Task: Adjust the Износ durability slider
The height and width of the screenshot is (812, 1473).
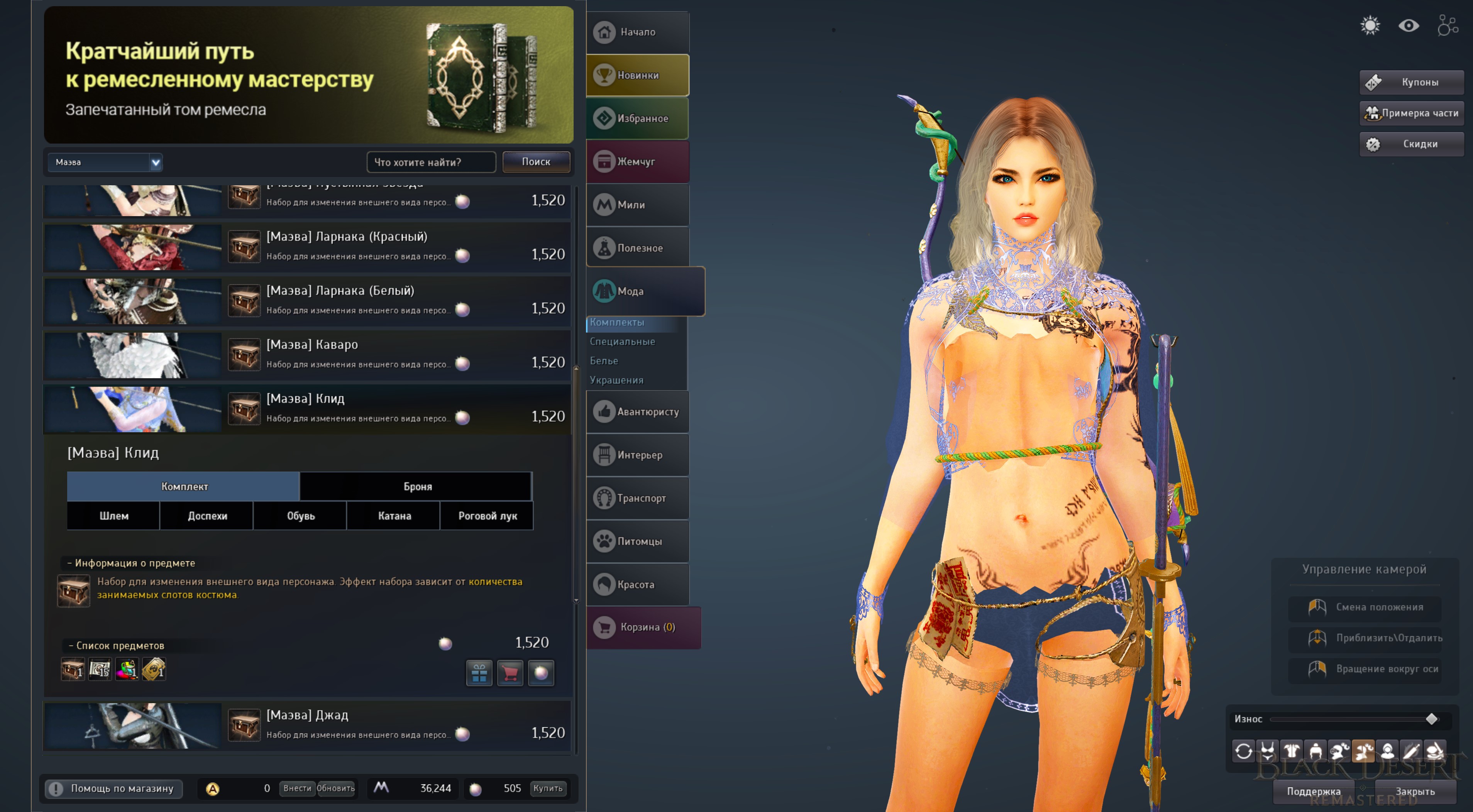Action: 1431,719
